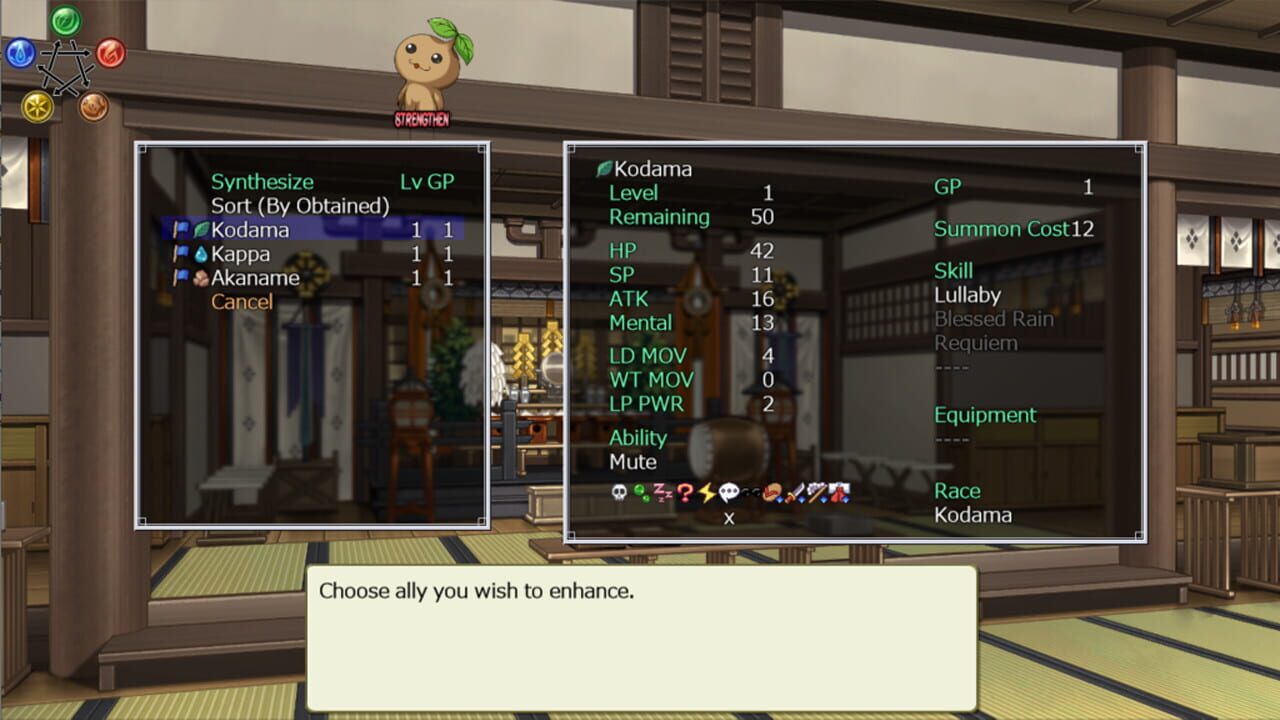Choose the Synthesize menu option
Image resolution: width=1280 pixels, height=720 pixels.
tap(262, 181)
